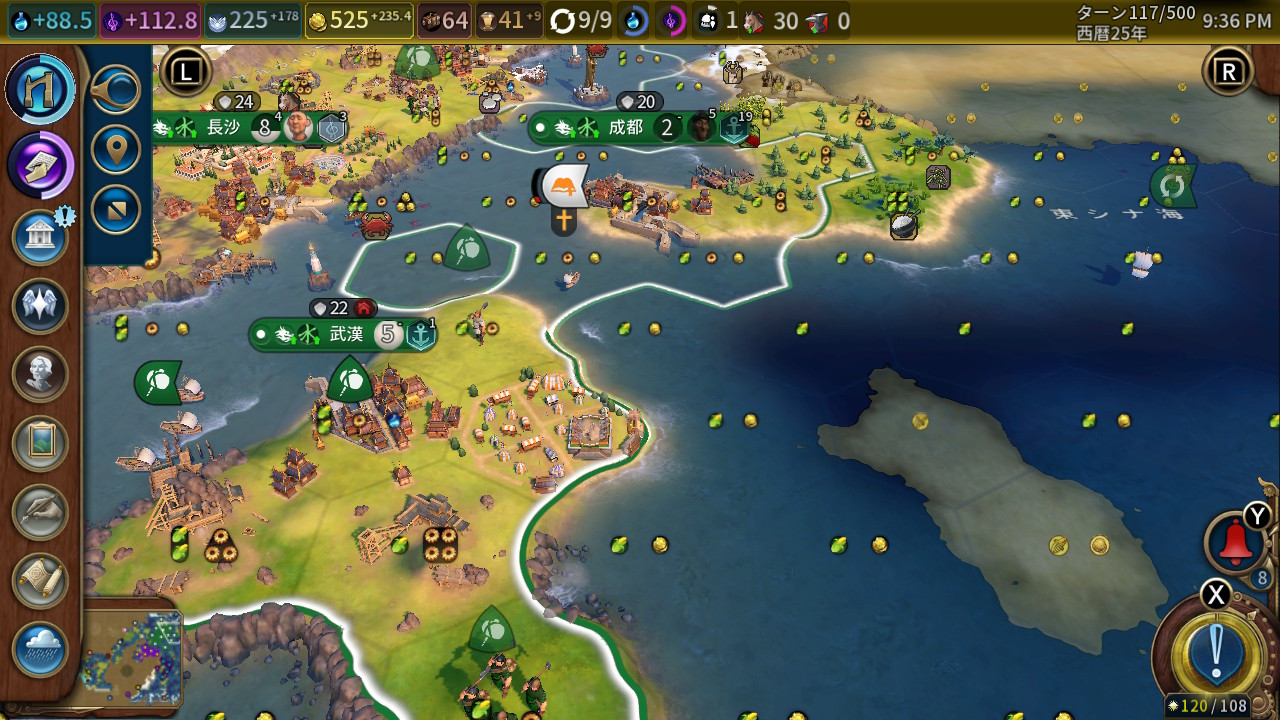Show the Great People bust icon panel
The image size is (1280, 720).
coord(40,374)
